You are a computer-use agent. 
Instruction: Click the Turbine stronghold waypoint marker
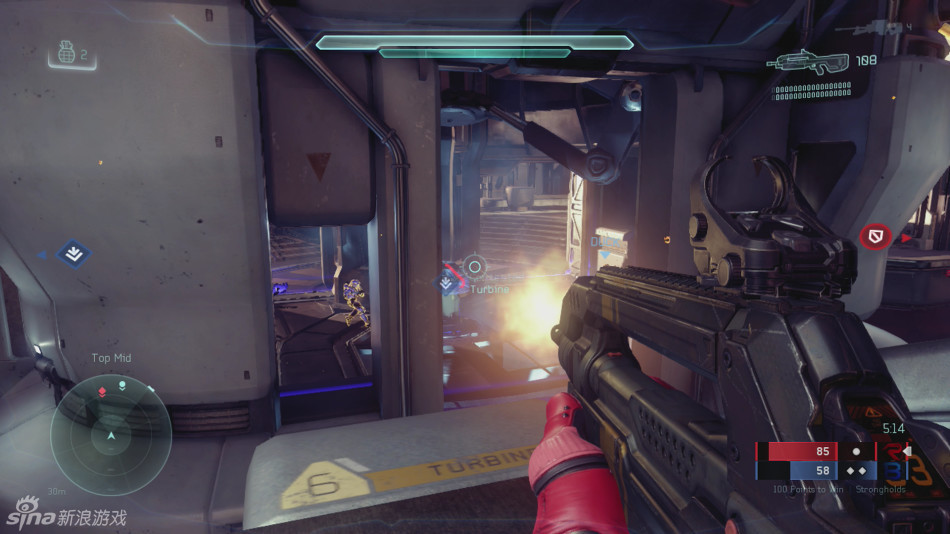(448, 284)
